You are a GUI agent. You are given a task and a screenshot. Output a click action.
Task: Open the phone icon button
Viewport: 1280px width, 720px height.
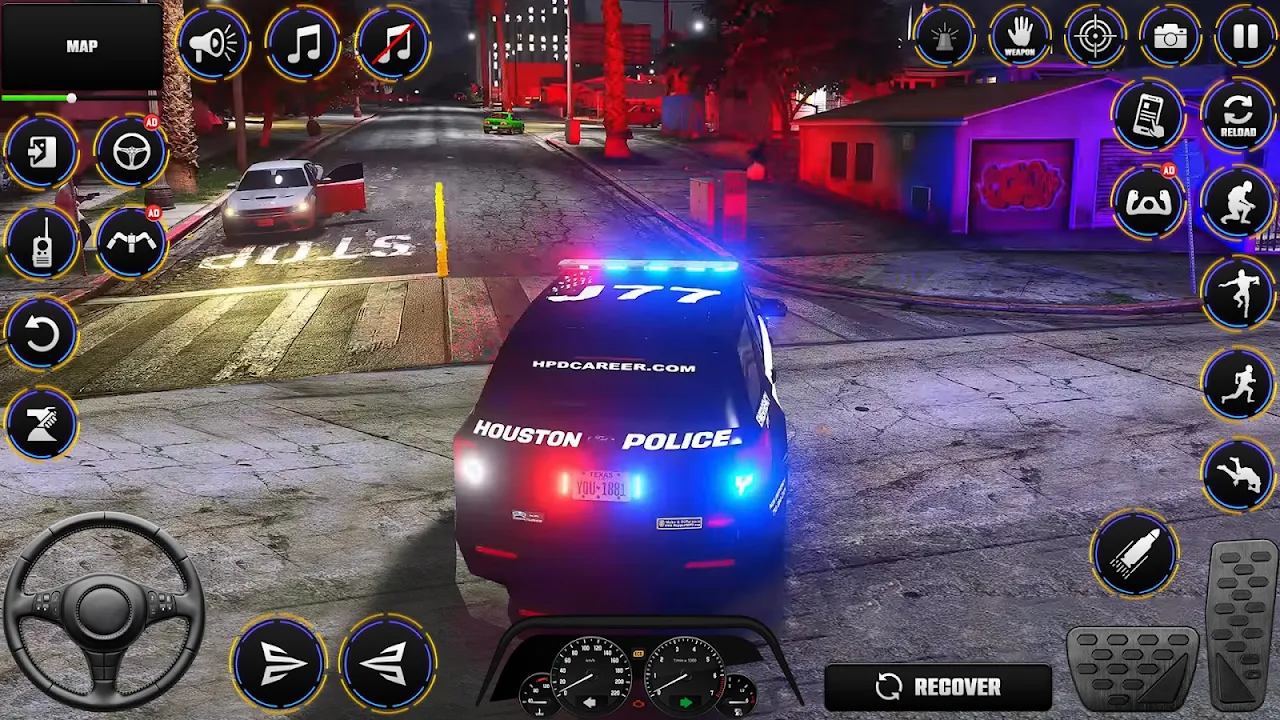1148,116
